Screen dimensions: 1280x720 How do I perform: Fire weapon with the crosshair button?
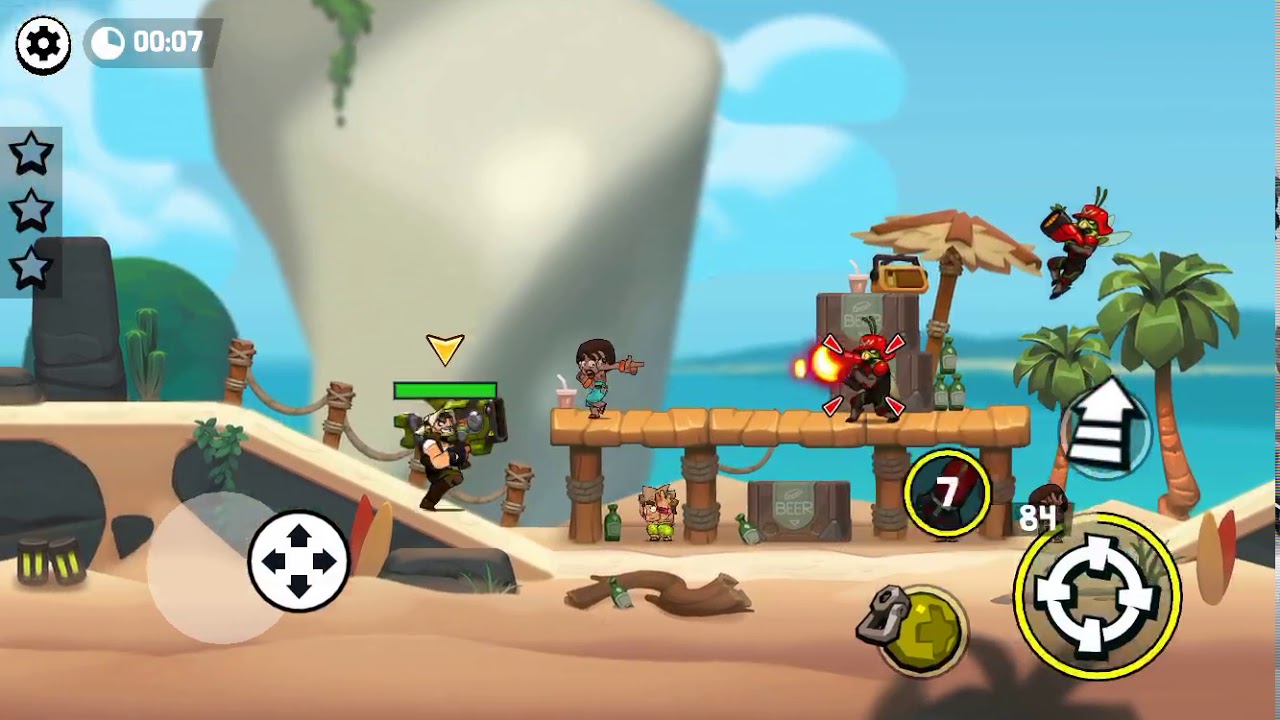pos(1097,597)
